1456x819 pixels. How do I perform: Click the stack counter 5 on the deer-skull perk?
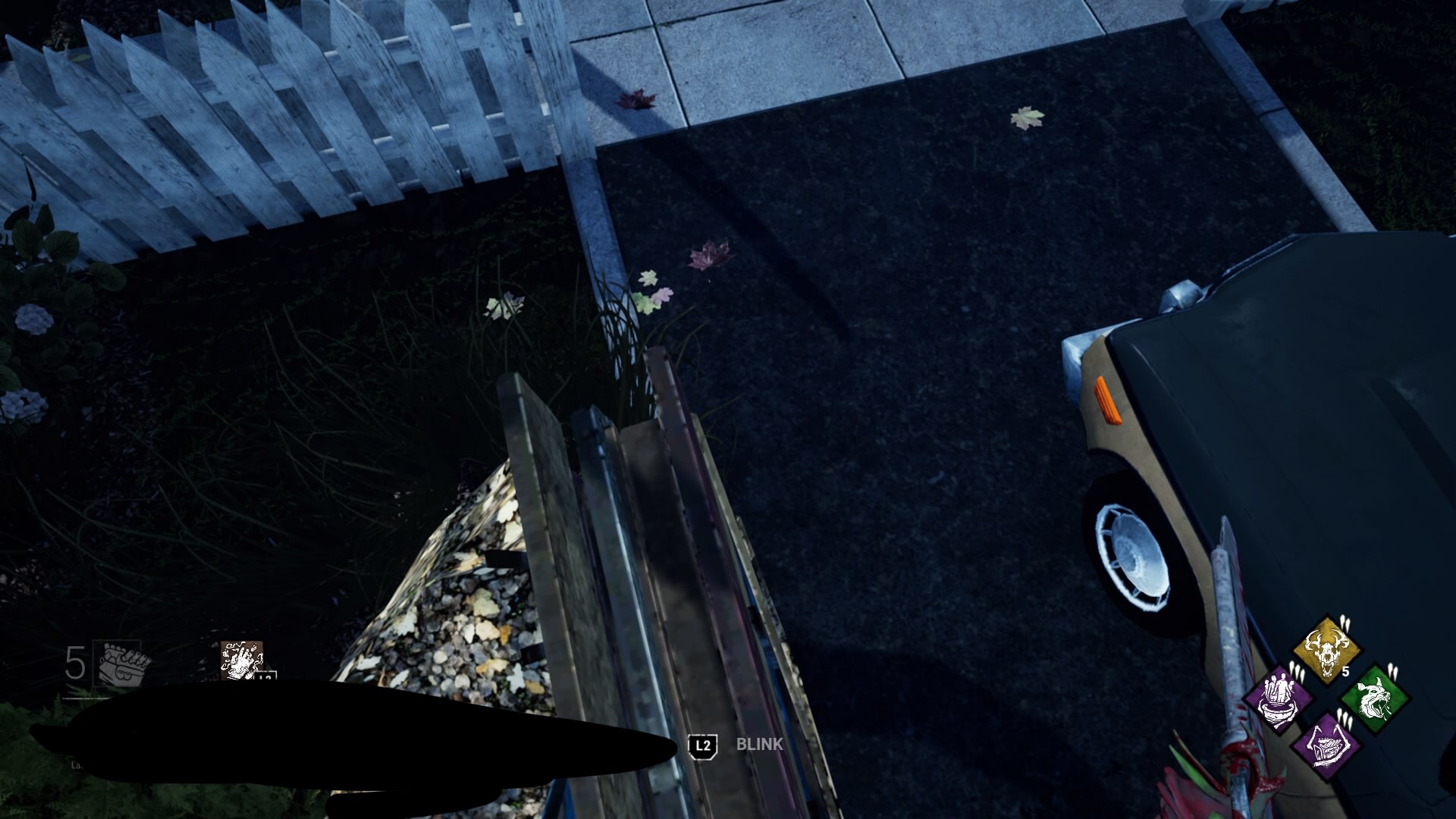[1345, 670]
